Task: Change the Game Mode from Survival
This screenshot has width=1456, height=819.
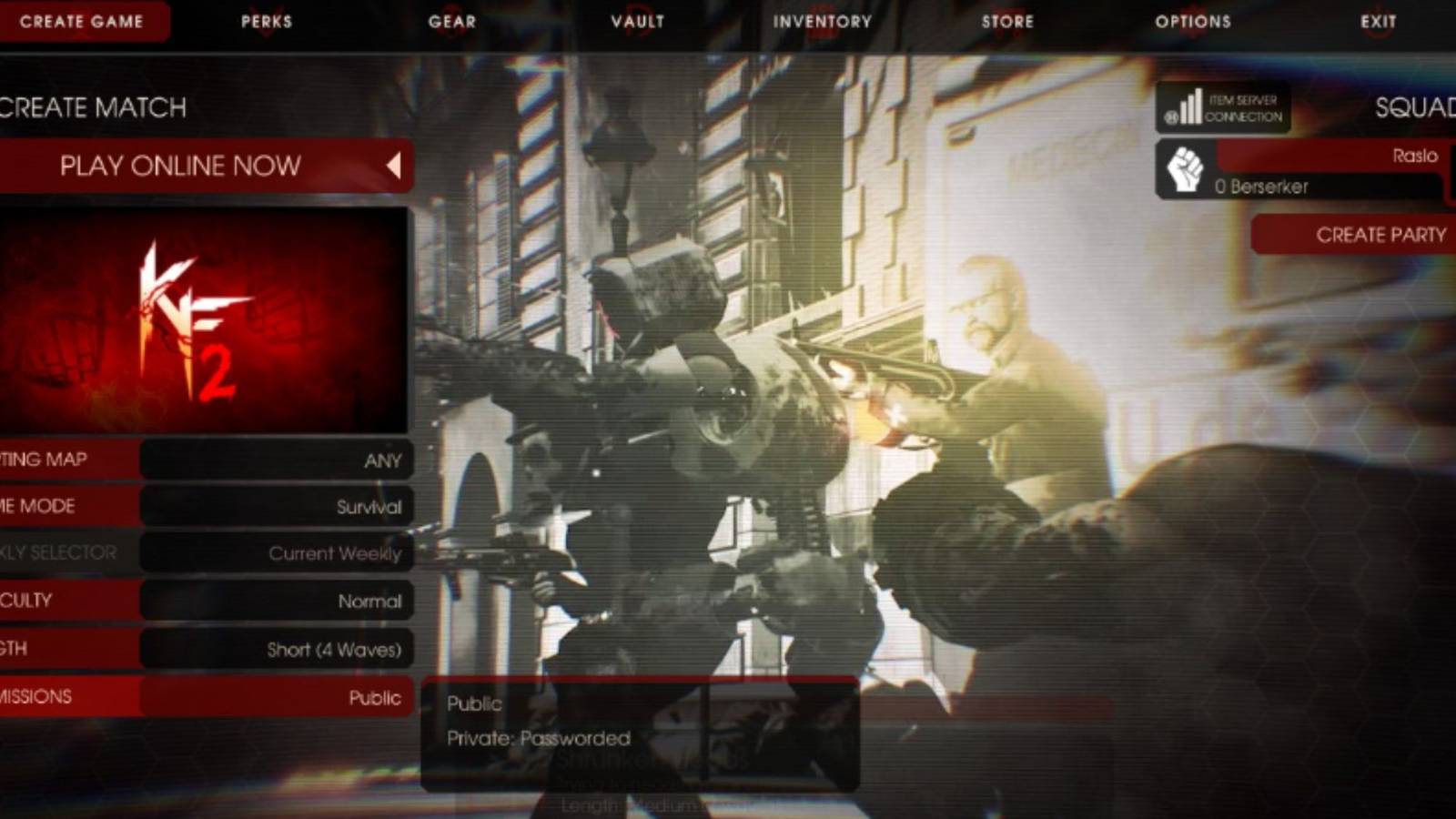Action: (x=278, y=507)
